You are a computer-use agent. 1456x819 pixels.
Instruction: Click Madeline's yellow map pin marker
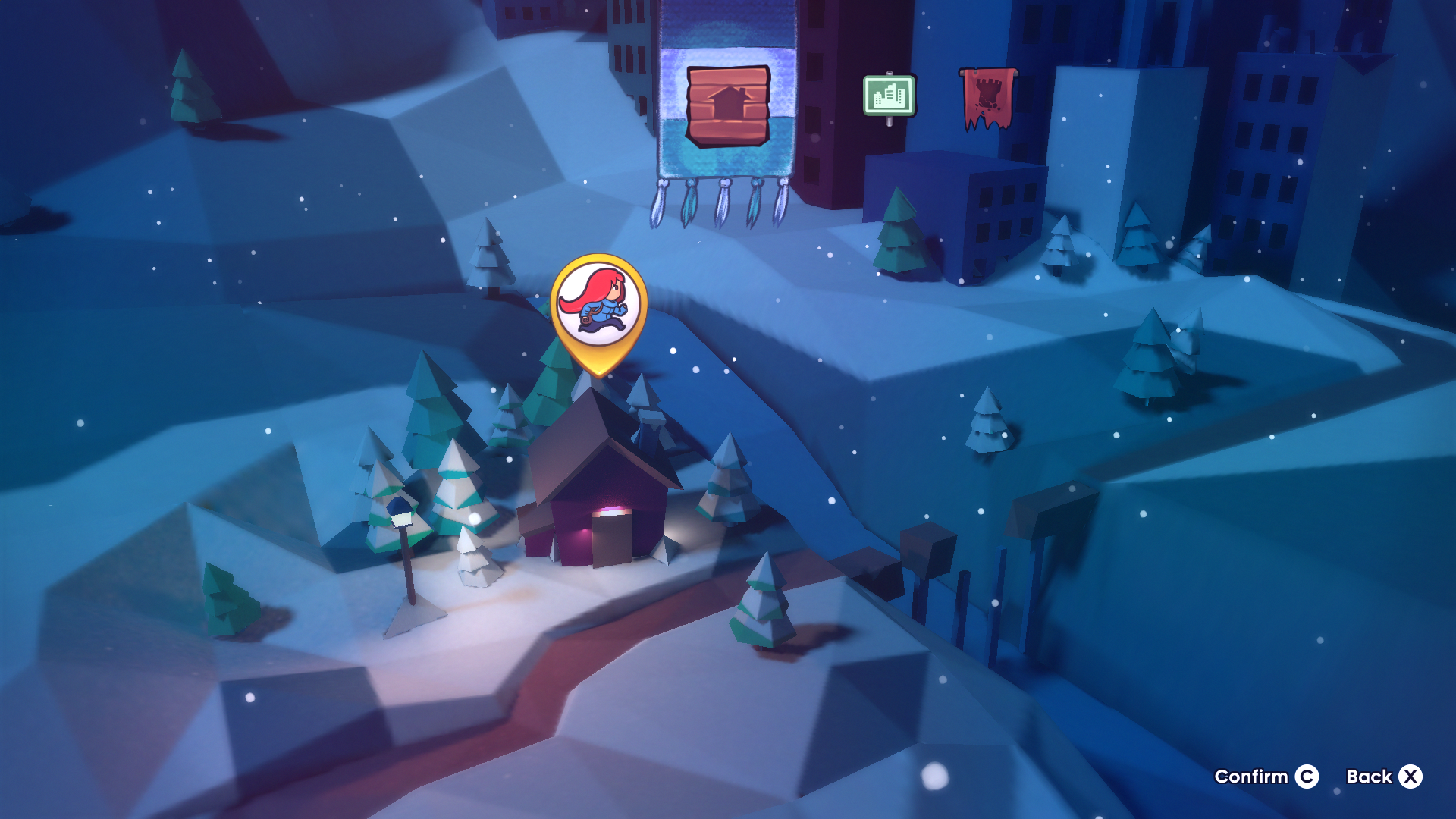click(599, 308)
